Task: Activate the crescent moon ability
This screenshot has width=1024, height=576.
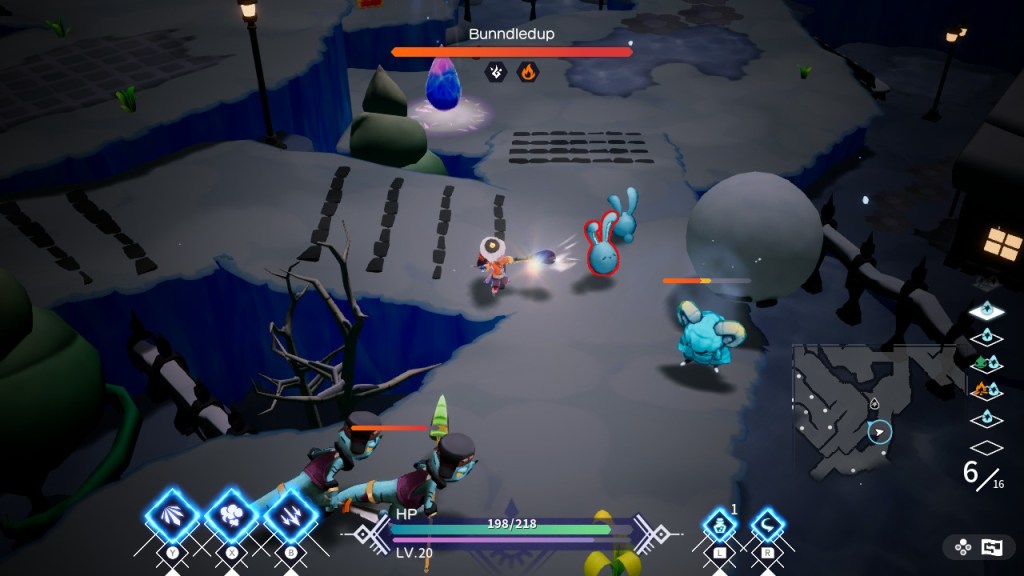Action: tap(768, 524)
